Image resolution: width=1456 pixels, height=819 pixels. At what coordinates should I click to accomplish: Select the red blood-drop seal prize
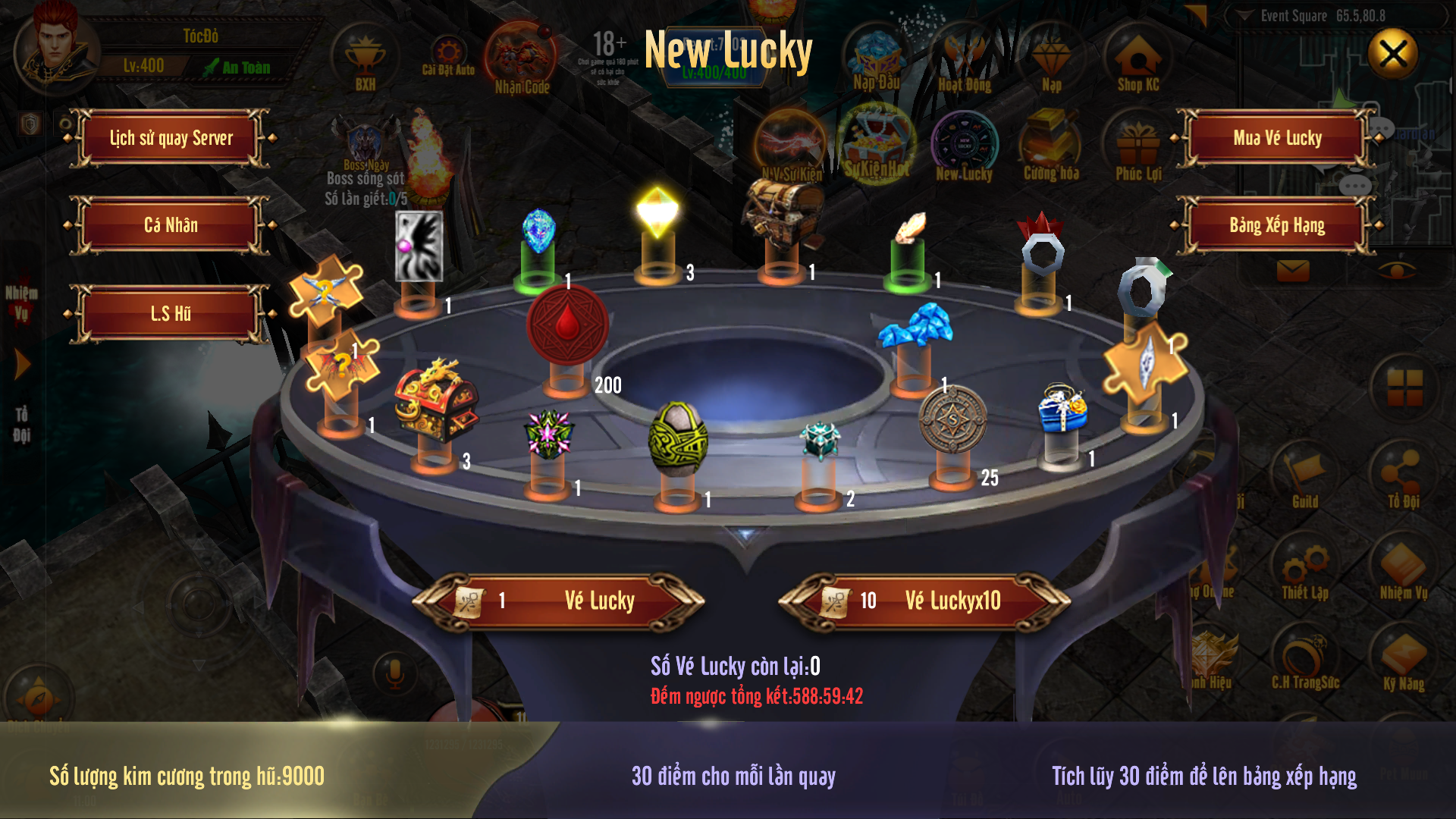[567, 325]
